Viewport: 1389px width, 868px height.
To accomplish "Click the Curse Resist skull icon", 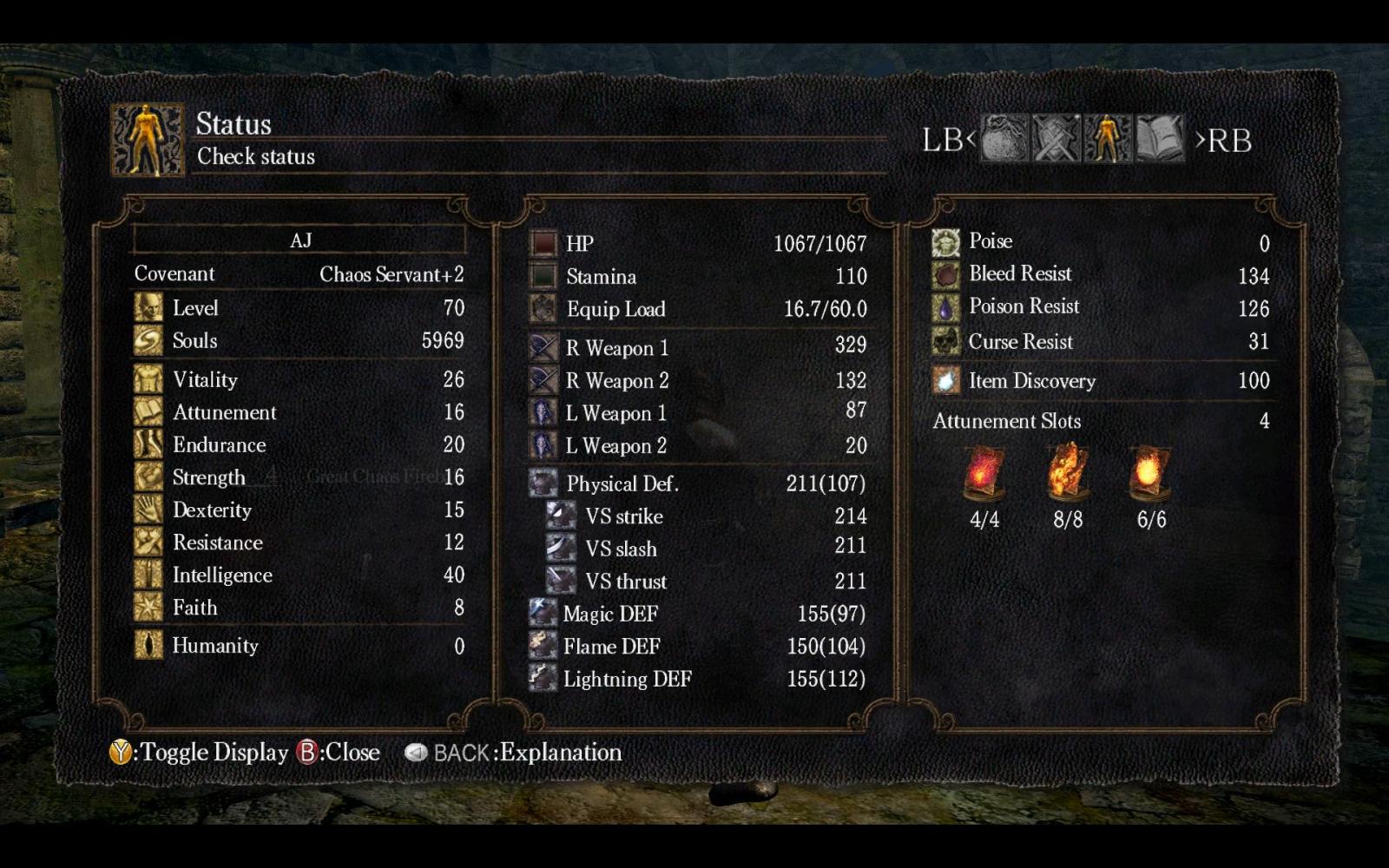I will 945,341.
